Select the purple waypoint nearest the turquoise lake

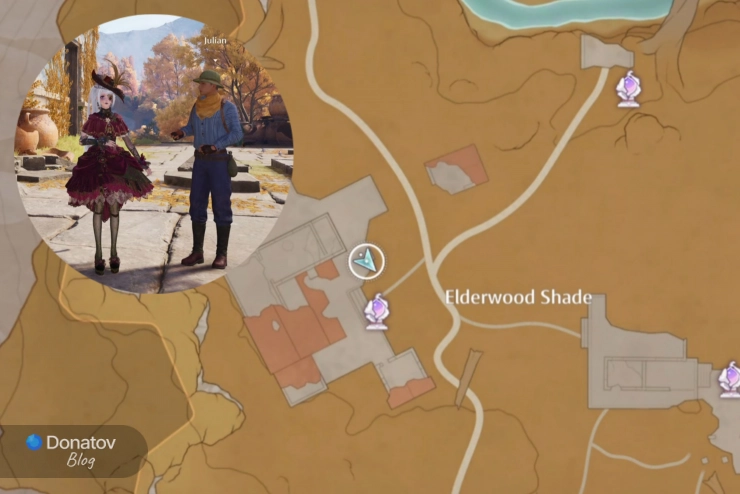pyautogui.click(x=628, y=89)
